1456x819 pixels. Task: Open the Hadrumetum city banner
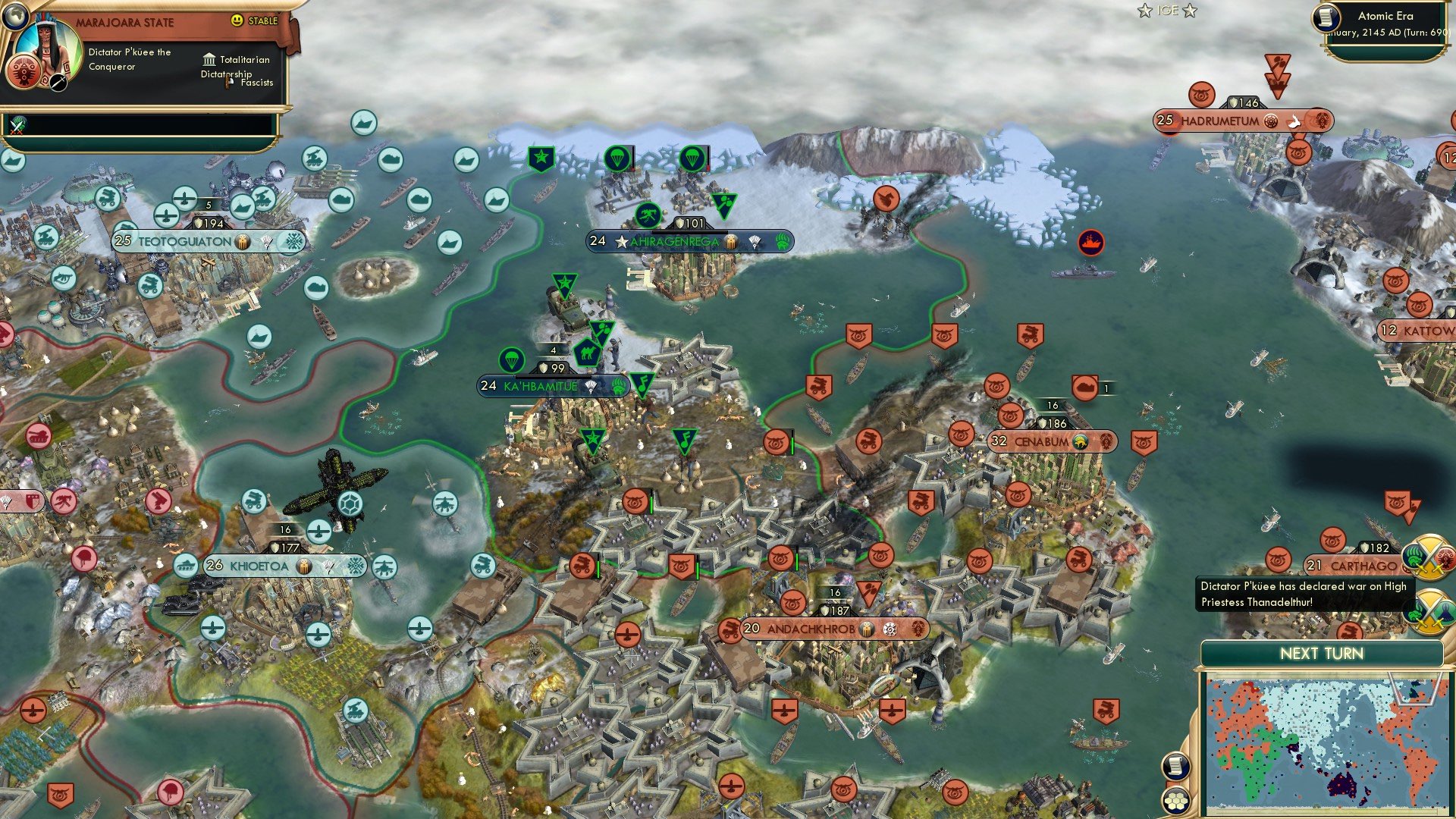point(1222,119)
